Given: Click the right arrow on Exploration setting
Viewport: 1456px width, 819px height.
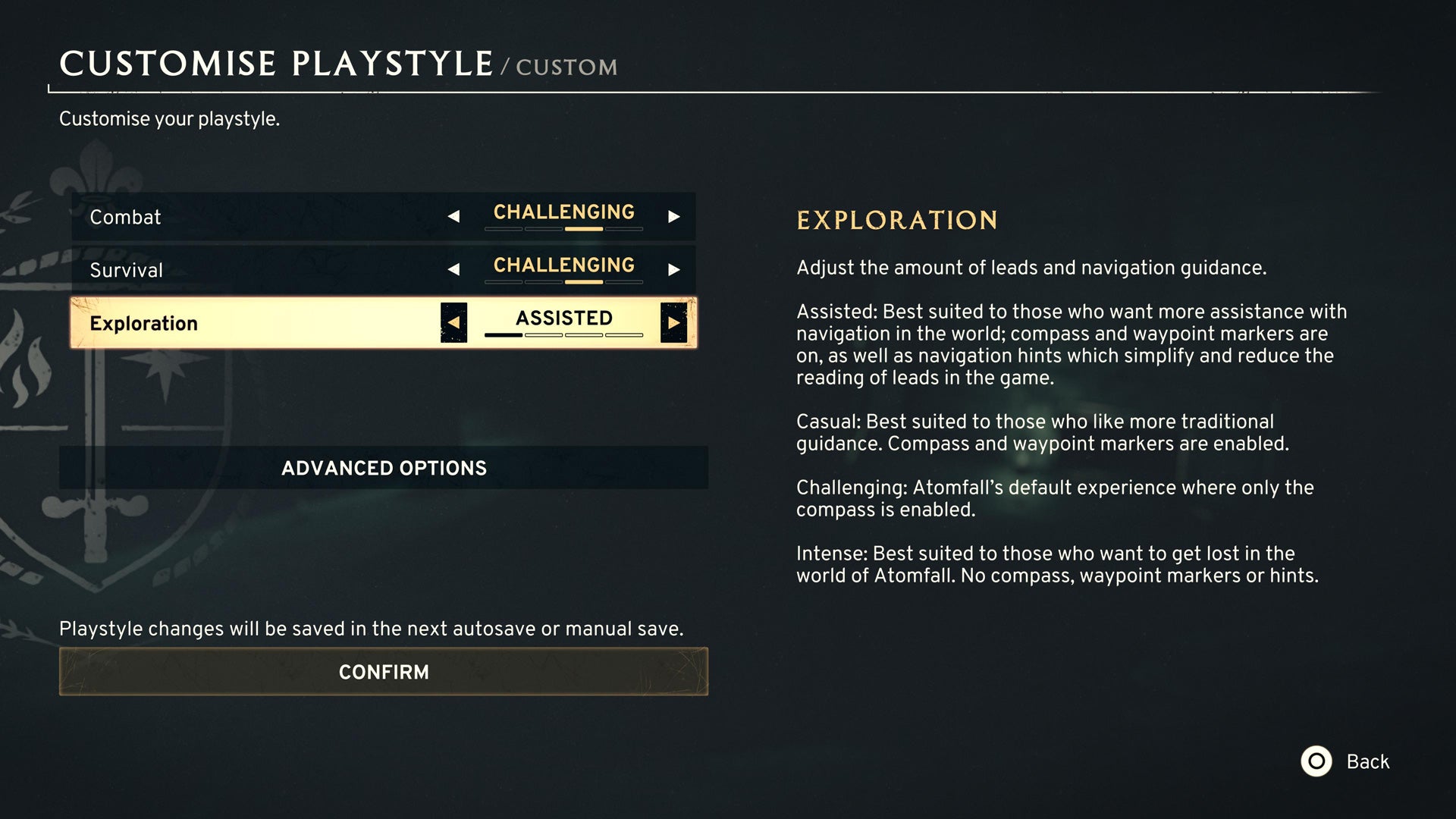Looking at the screenshot, I should [x=673, y=322].
